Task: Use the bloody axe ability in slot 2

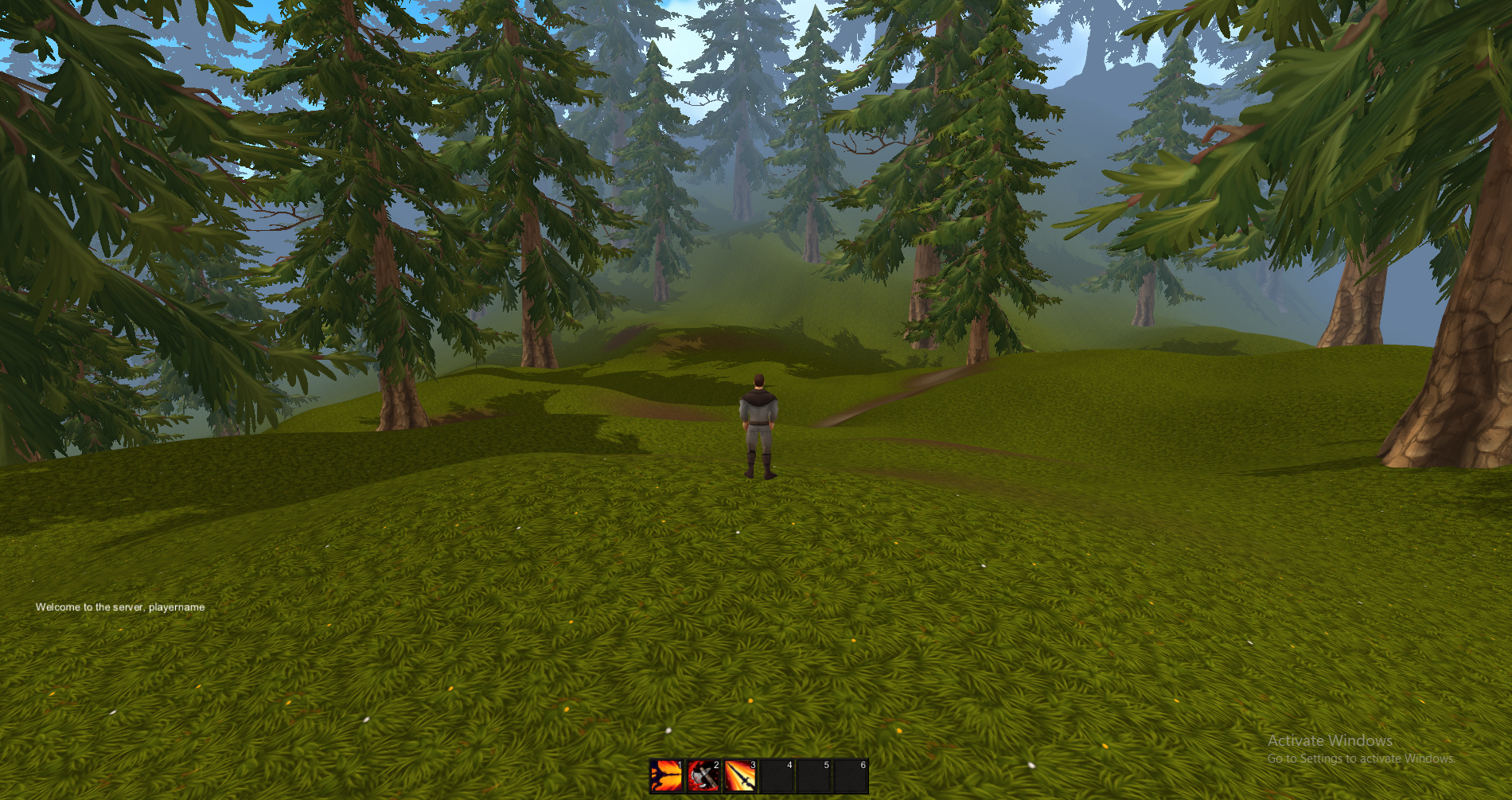Action: [x=703, y=776]
